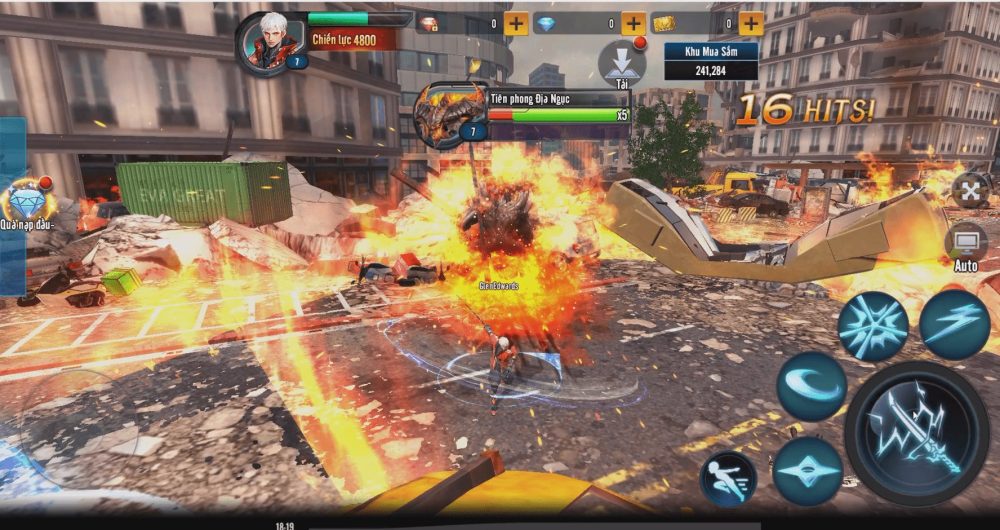The image size is (1000, 530).
Task: Use the running dash ability
Action: coord(728,478)
